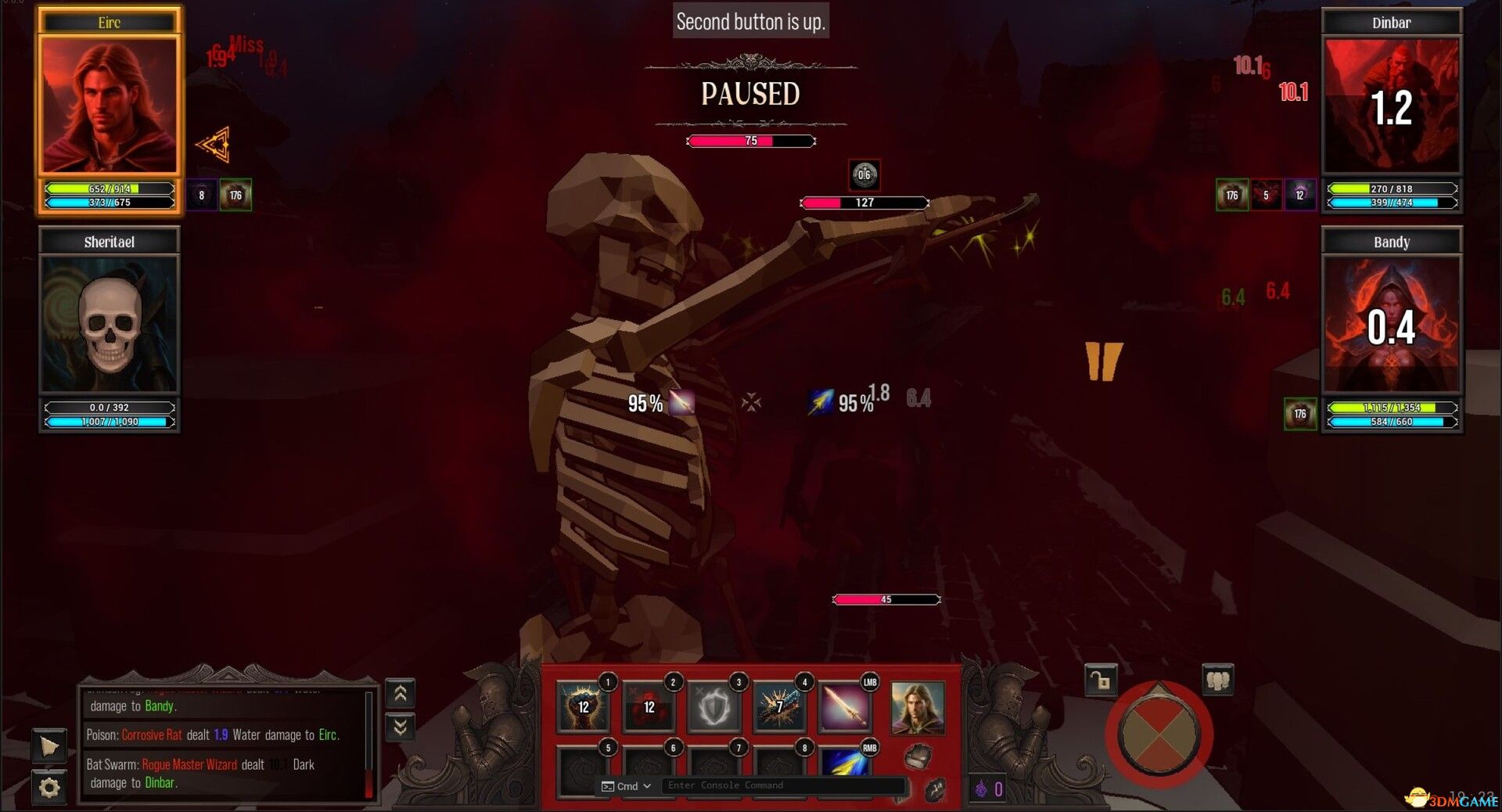The width and height of the screenshot is (1502, 812).
Task: Select the sword attack on the LMB slot
Action: click(845, 706)
